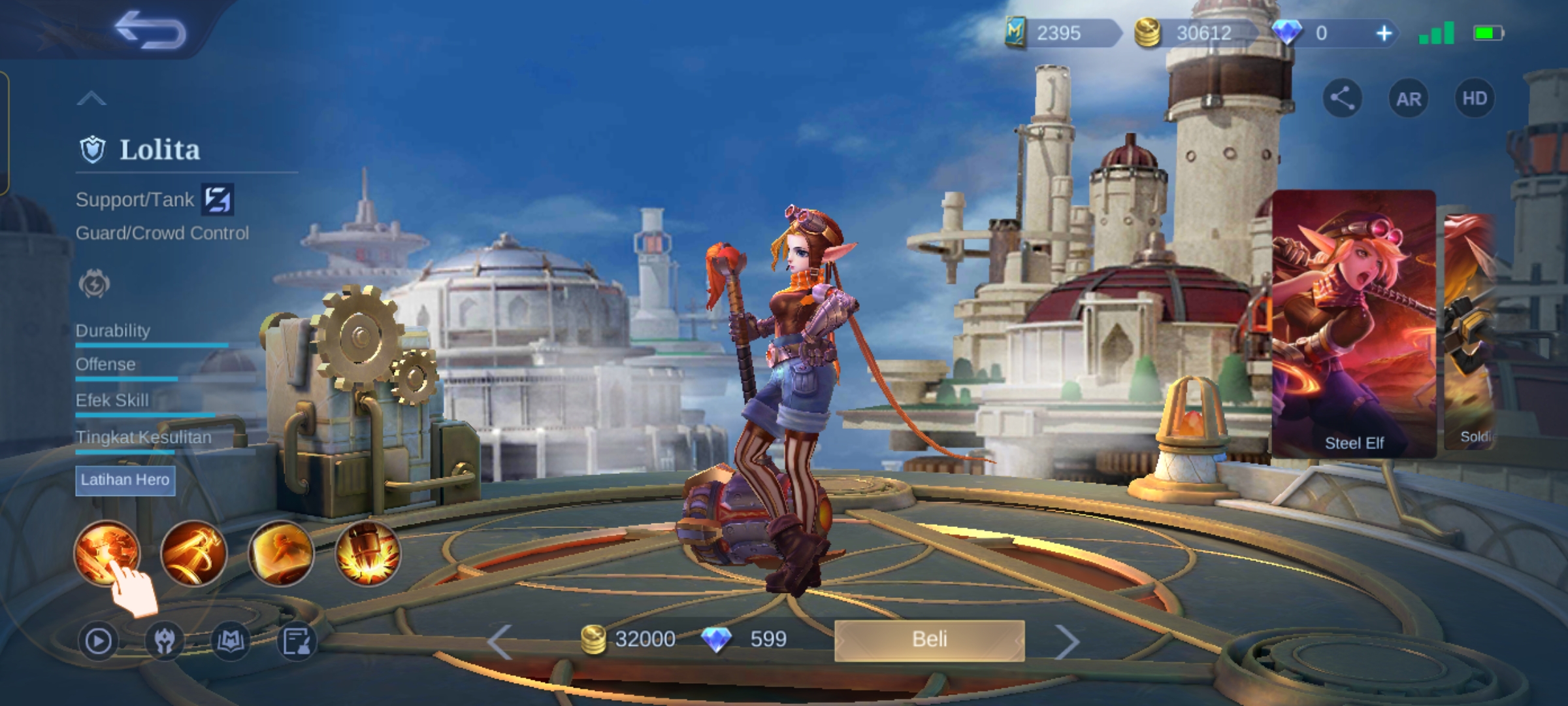The height and width of the screenshot is (706, 1568).
Task: Collapse the hero info panel with up chevron
Action: pos(91,99)
